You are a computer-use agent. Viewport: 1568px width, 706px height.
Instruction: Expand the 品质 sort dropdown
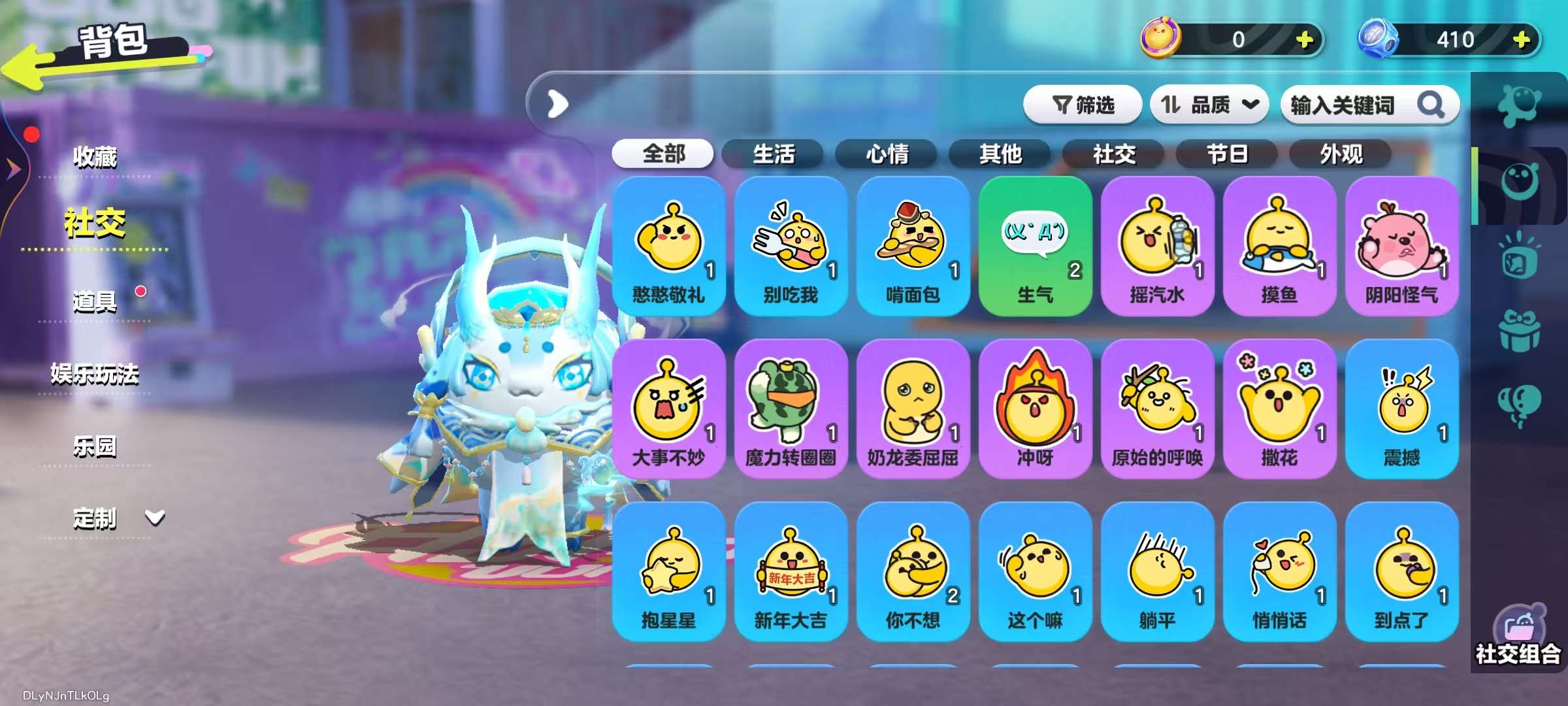tap(1209, 105)
